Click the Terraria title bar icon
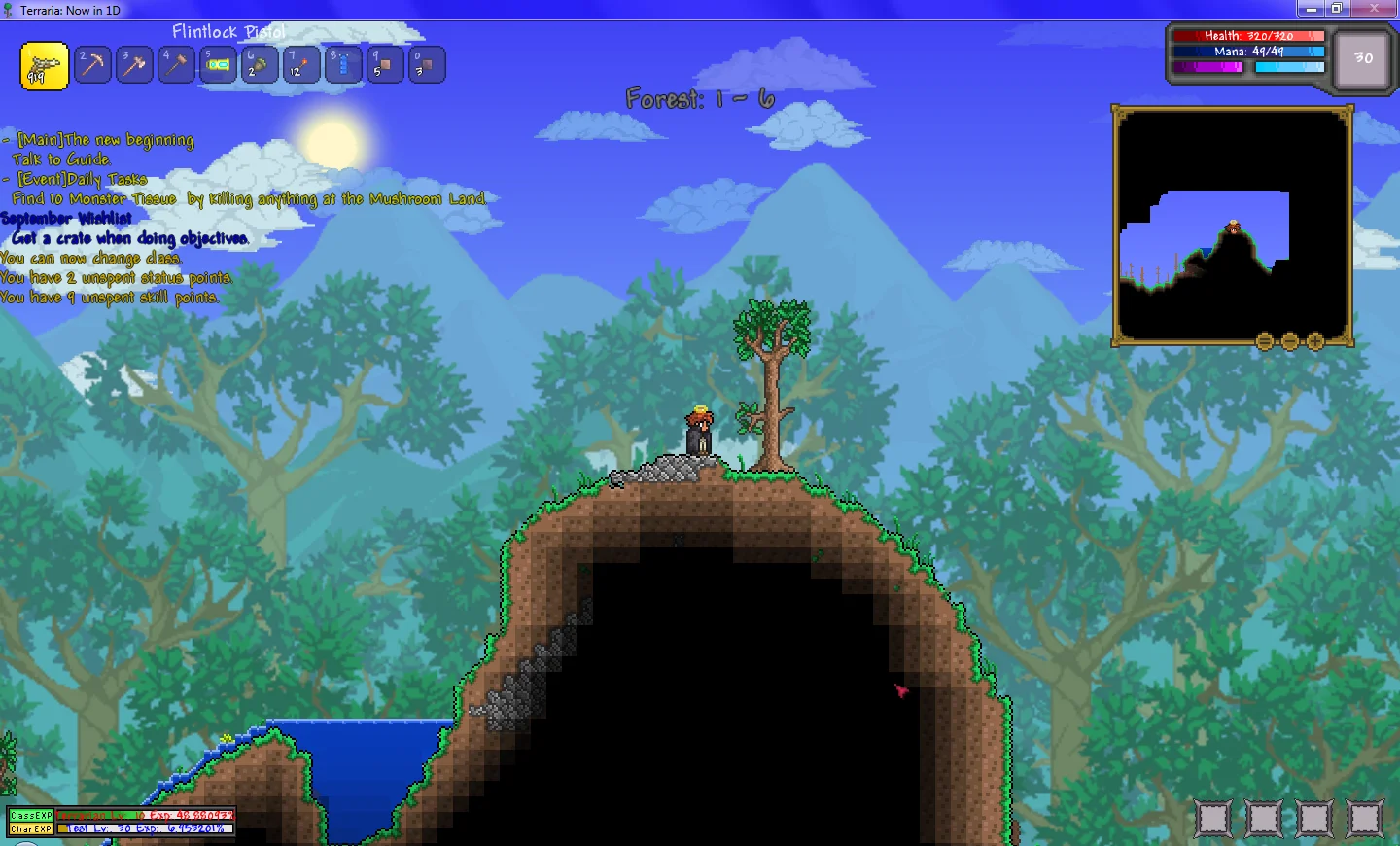1400x846 pixels. [x=8, y=8]
